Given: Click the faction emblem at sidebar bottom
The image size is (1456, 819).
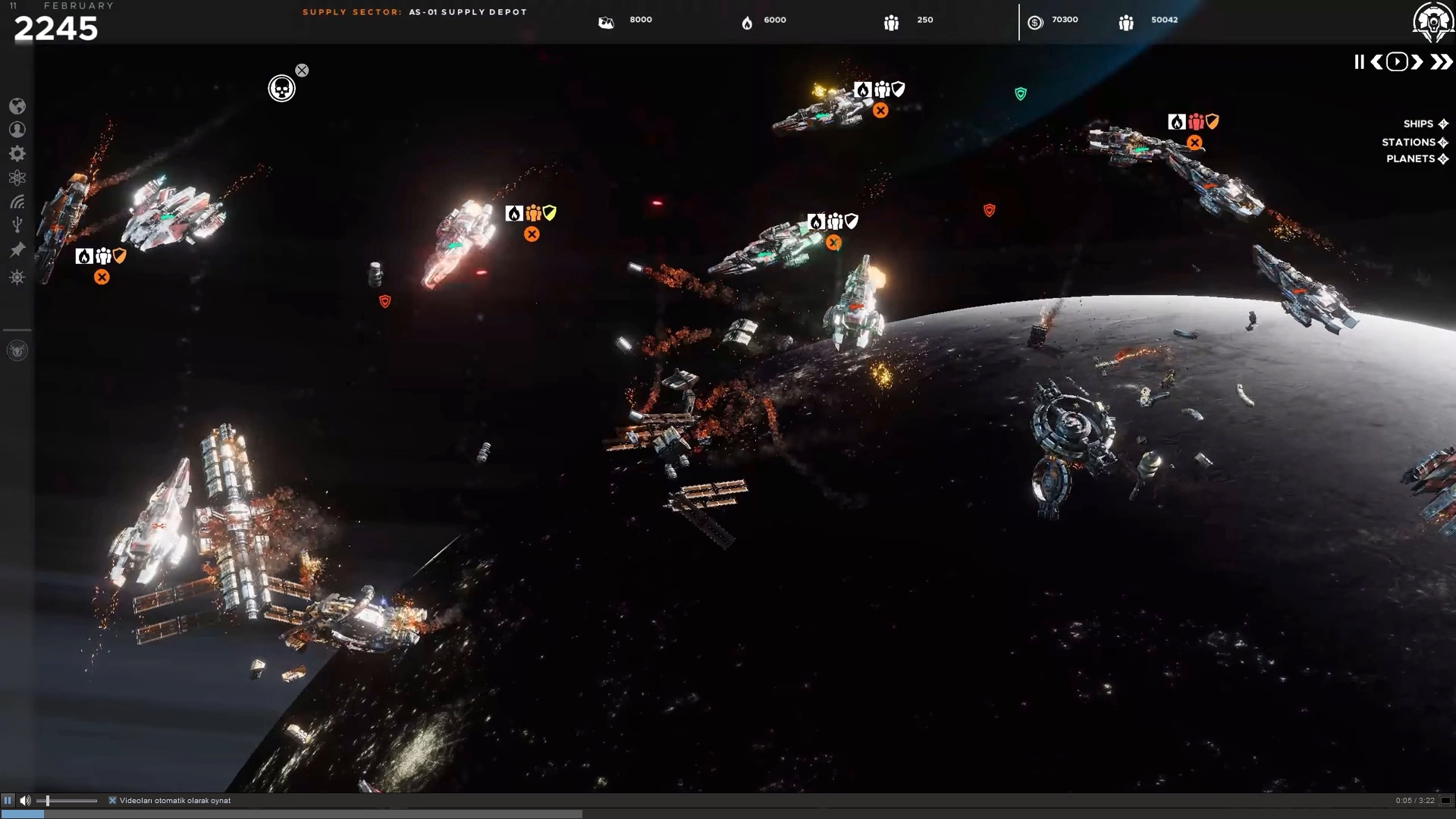Looking at the screenshot, I should pos(17,350).
